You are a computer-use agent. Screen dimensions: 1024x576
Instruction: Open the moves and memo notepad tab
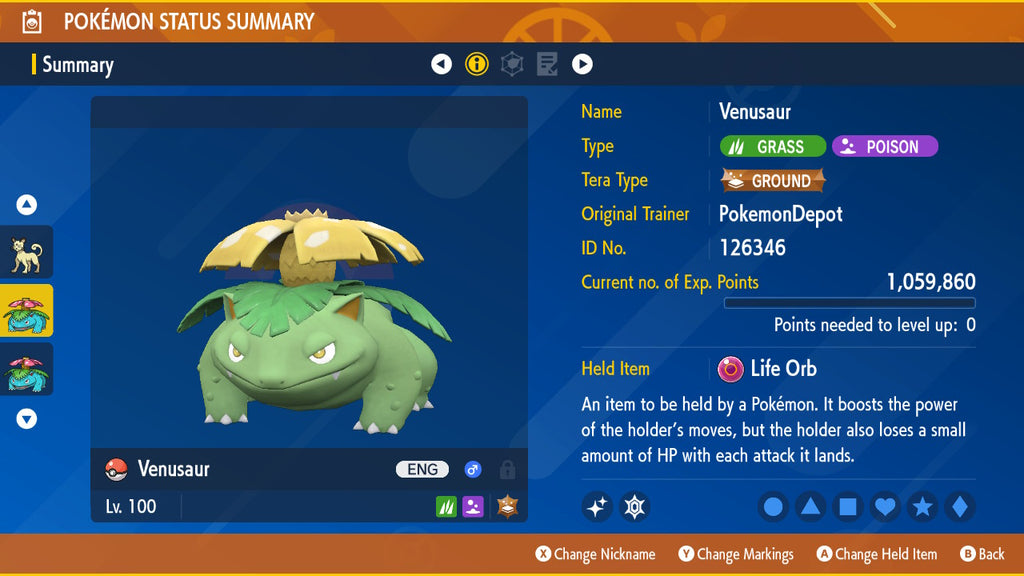547,65
